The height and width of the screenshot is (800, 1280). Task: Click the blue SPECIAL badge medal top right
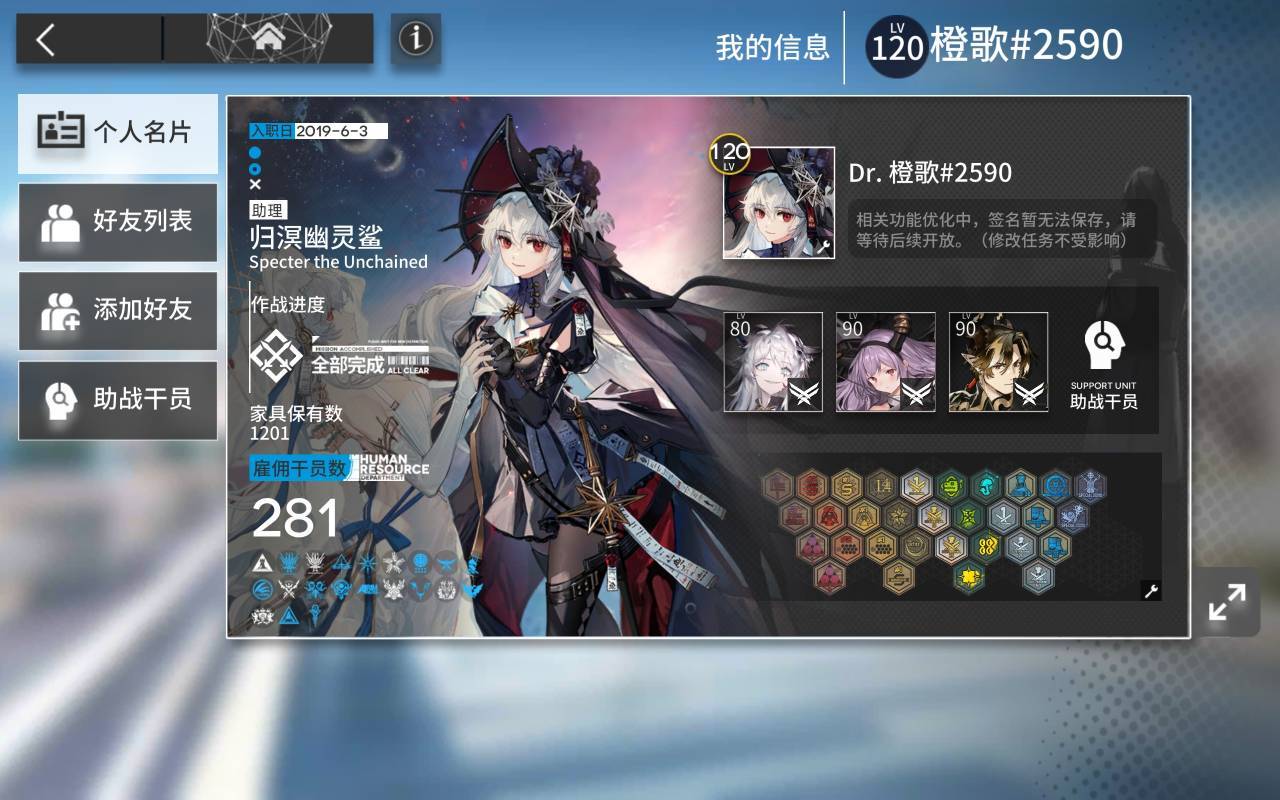[1090, 484]
